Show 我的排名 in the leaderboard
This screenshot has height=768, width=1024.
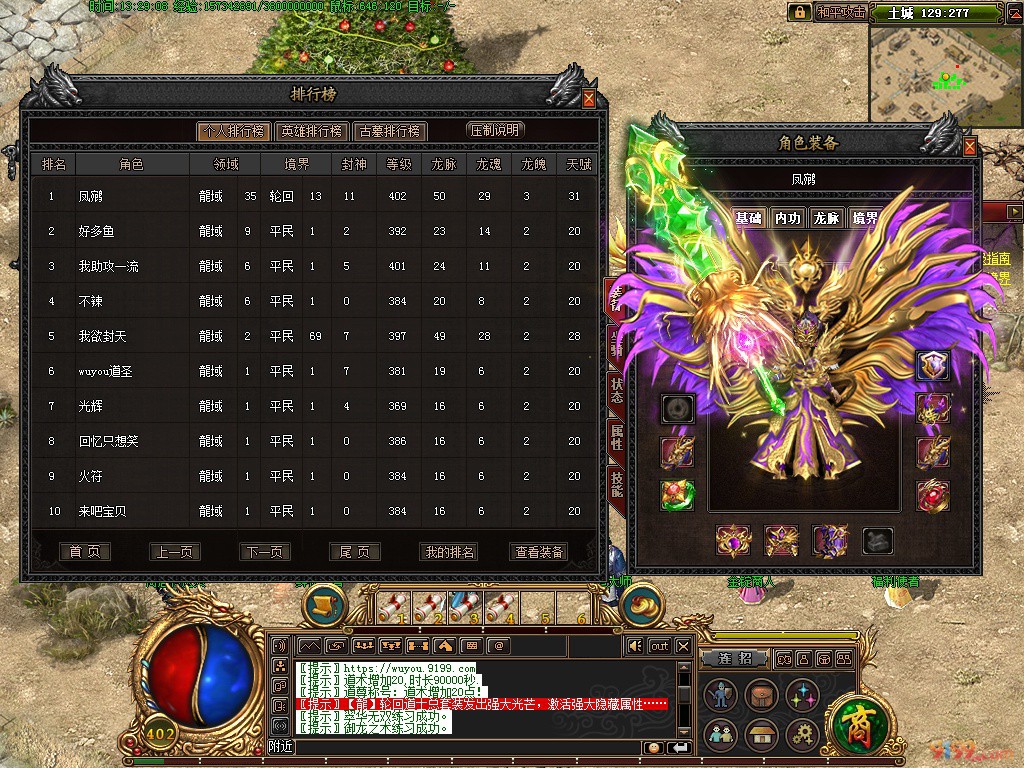click(449, 552)
